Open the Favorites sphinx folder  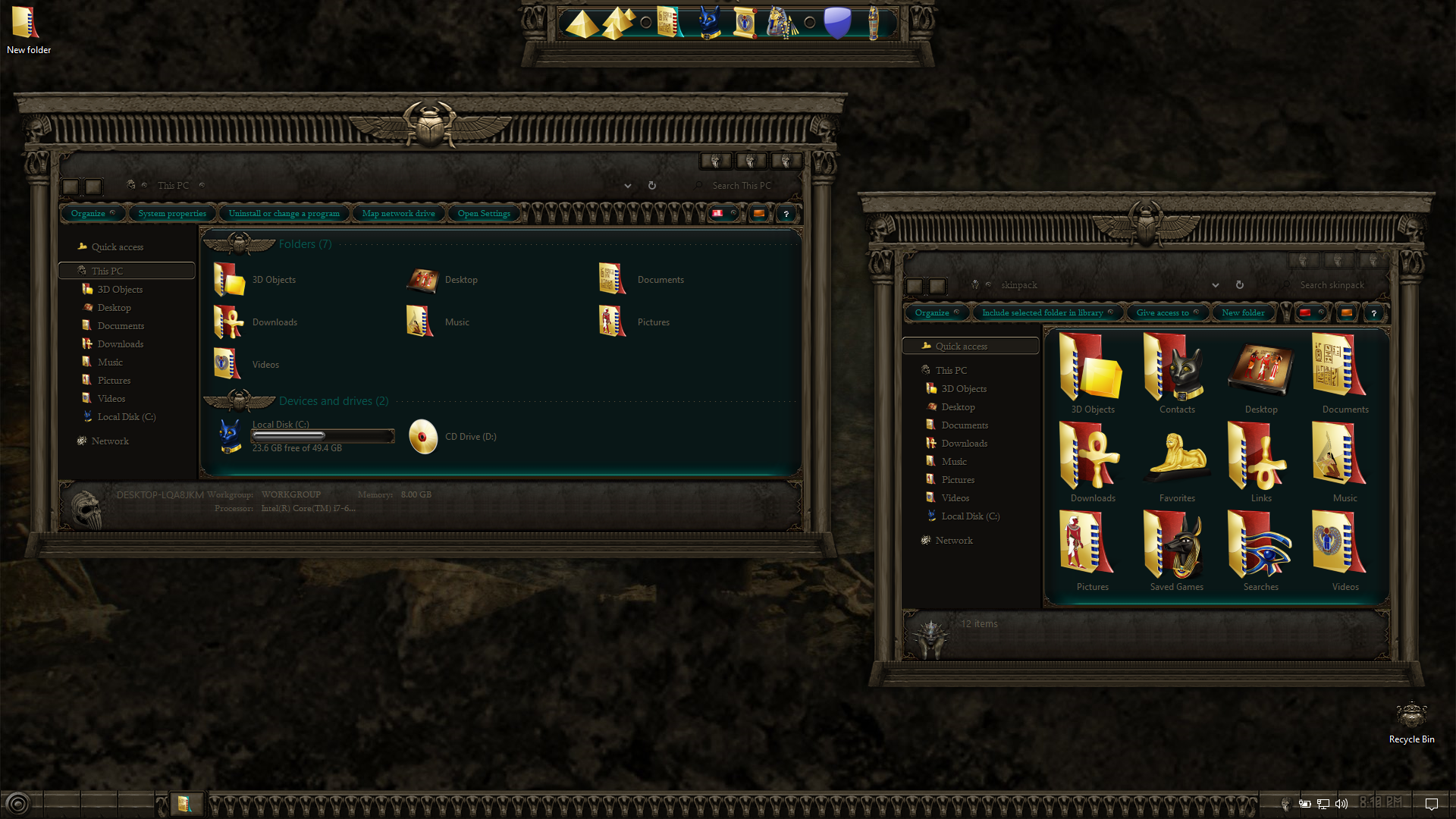(1176, 462)
